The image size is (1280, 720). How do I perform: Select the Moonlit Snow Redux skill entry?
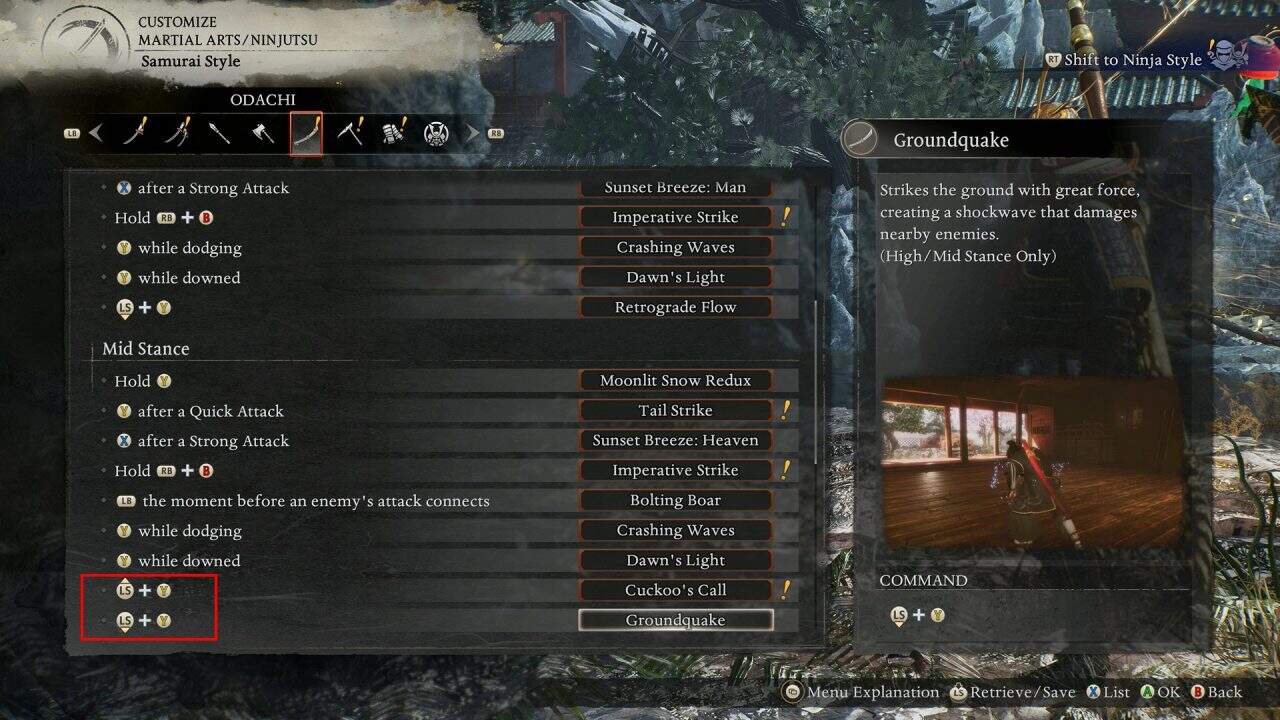pos(675,380)
